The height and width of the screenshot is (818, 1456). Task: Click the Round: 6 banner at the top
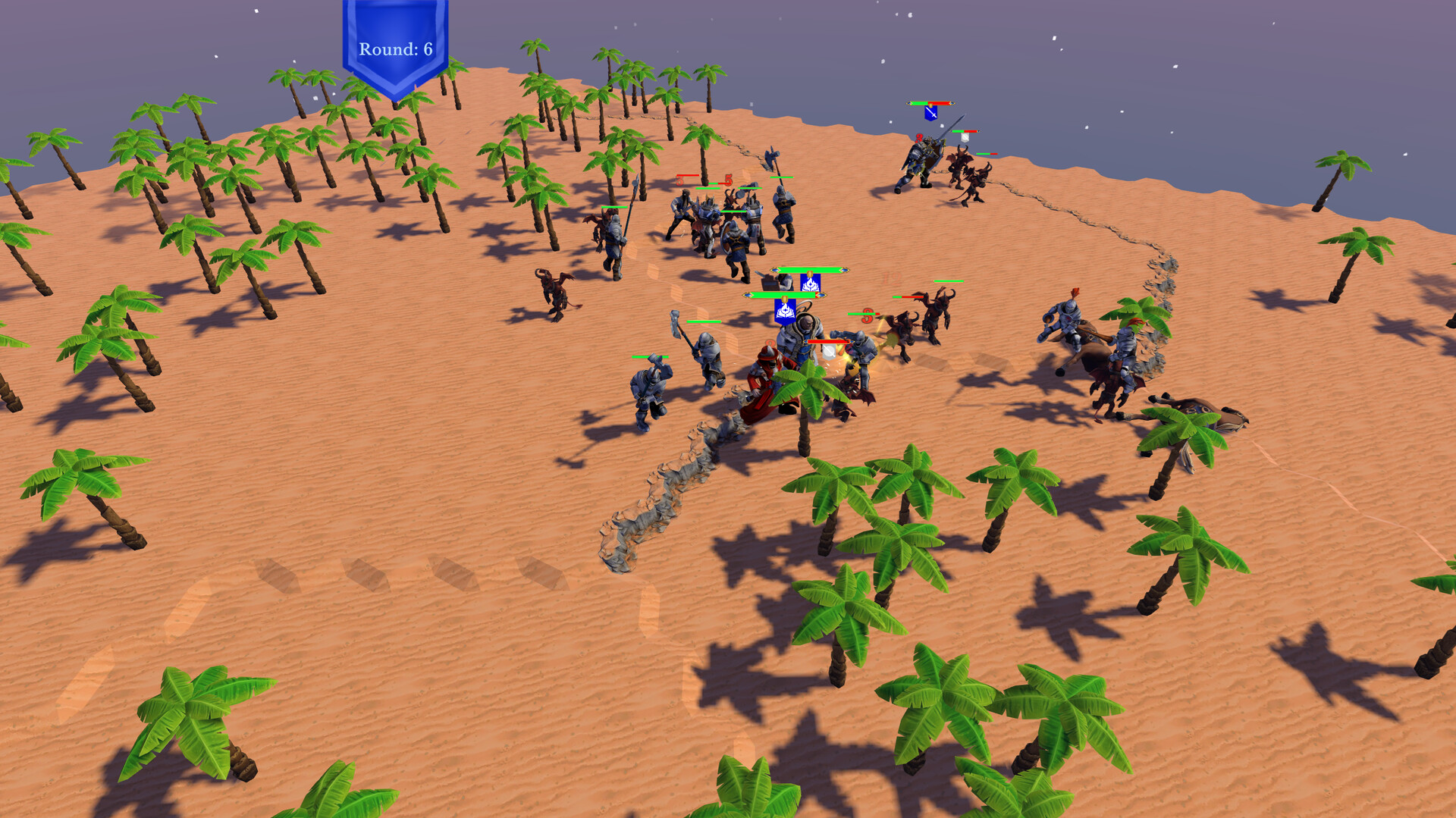coord(394,47)
